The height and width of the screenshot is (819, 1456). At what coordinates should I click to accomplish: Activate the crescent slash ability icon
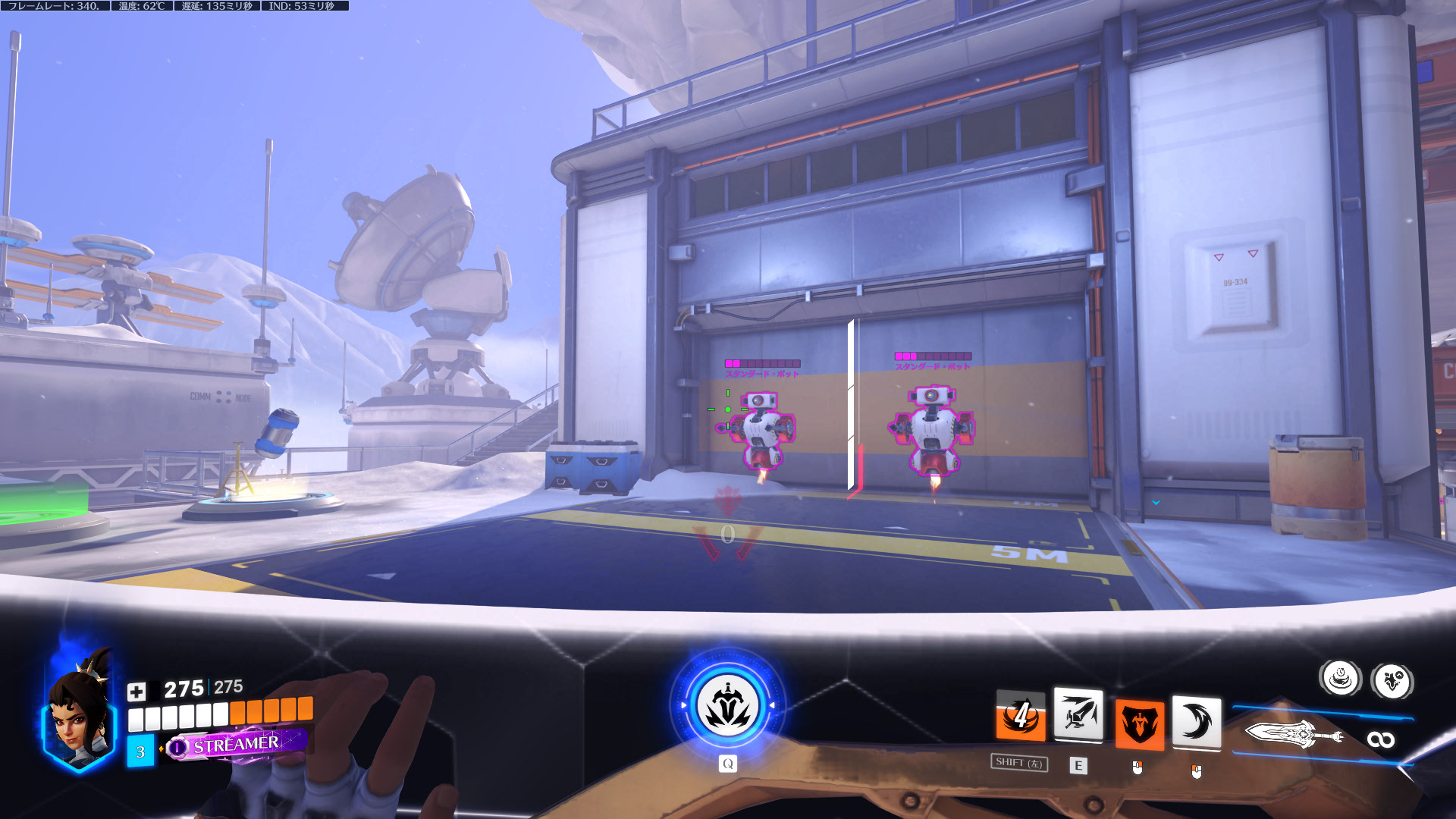pos(1196,722)
